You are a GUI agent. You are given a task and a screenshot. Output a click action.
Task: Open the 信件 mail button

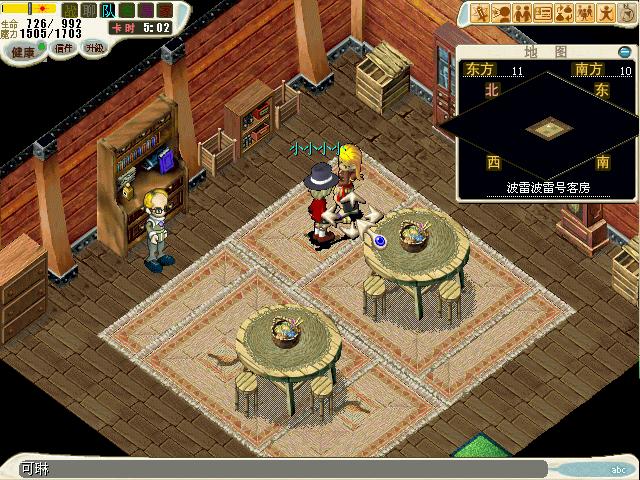[64, 48]
